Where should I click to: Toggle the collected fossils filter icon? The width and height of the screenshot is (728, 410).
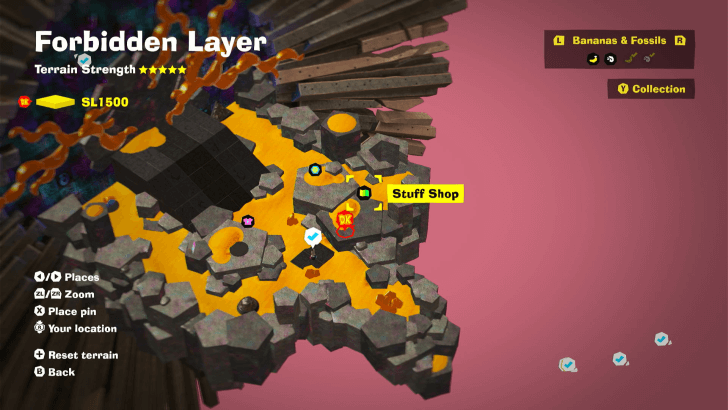649,59
